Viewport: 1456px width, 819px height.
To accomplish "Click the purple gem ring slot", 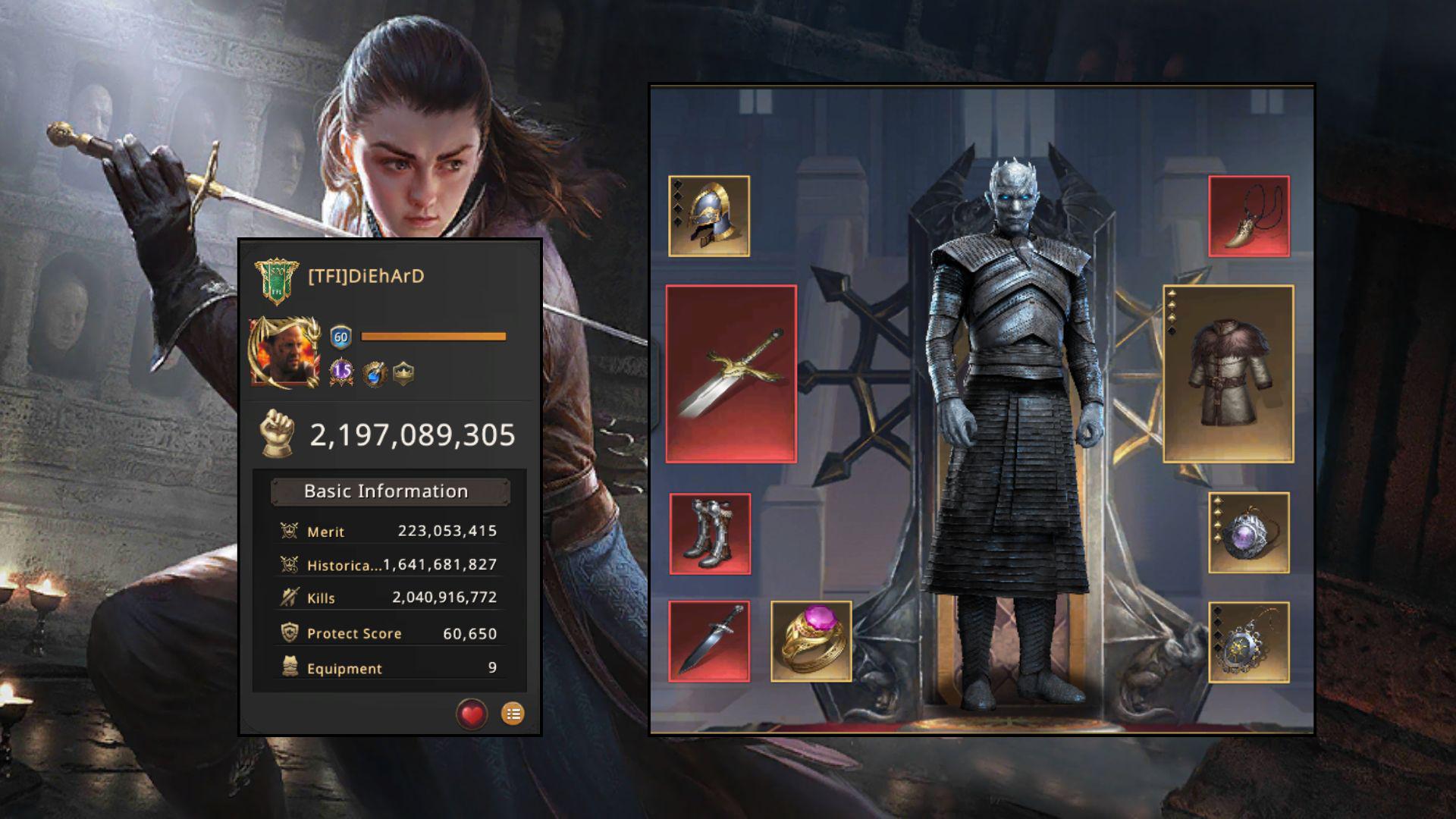I will [x=811, y=642].
